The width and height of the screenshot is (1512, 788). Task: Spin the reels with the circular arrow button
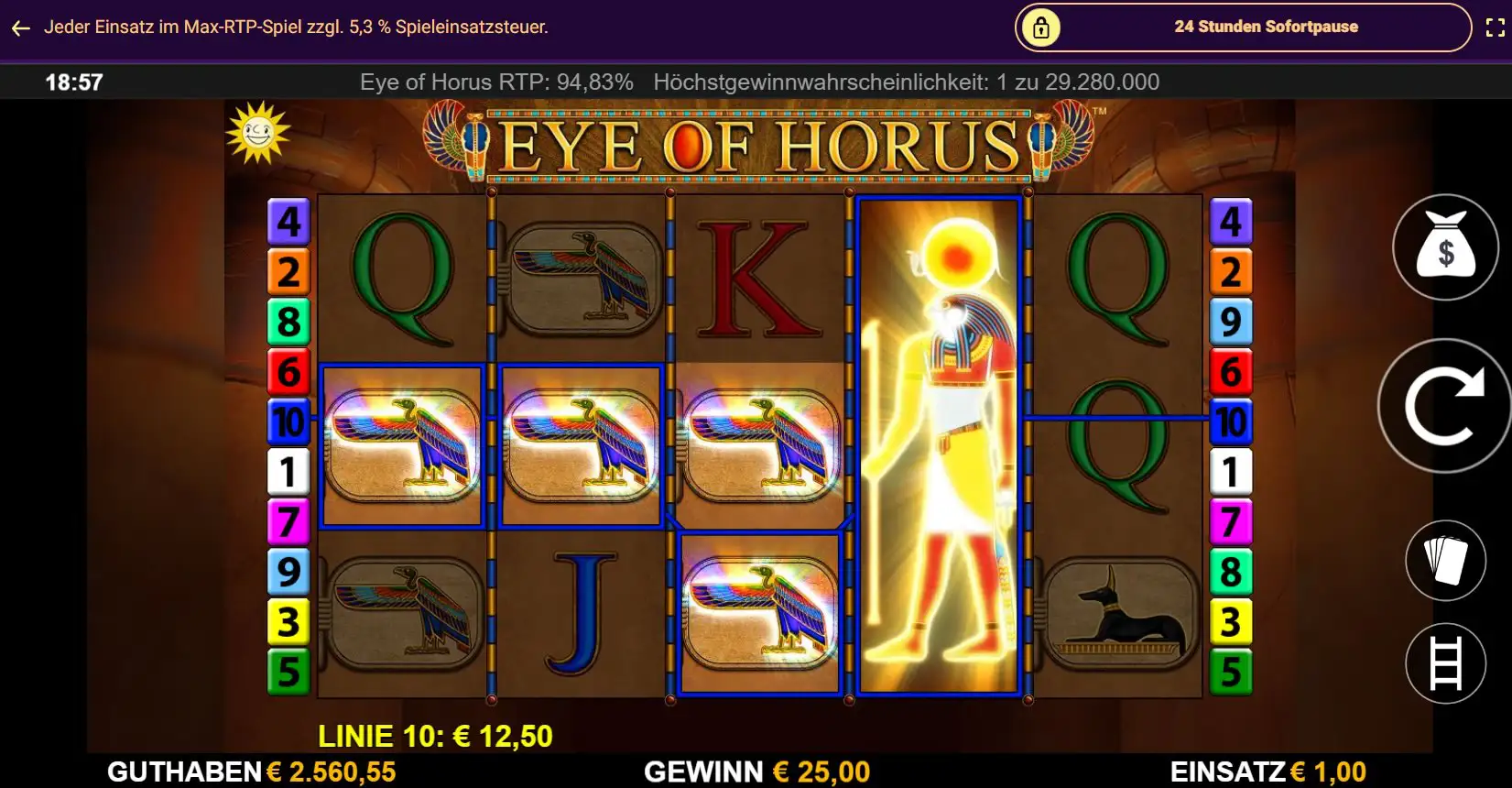[1444, 405]
